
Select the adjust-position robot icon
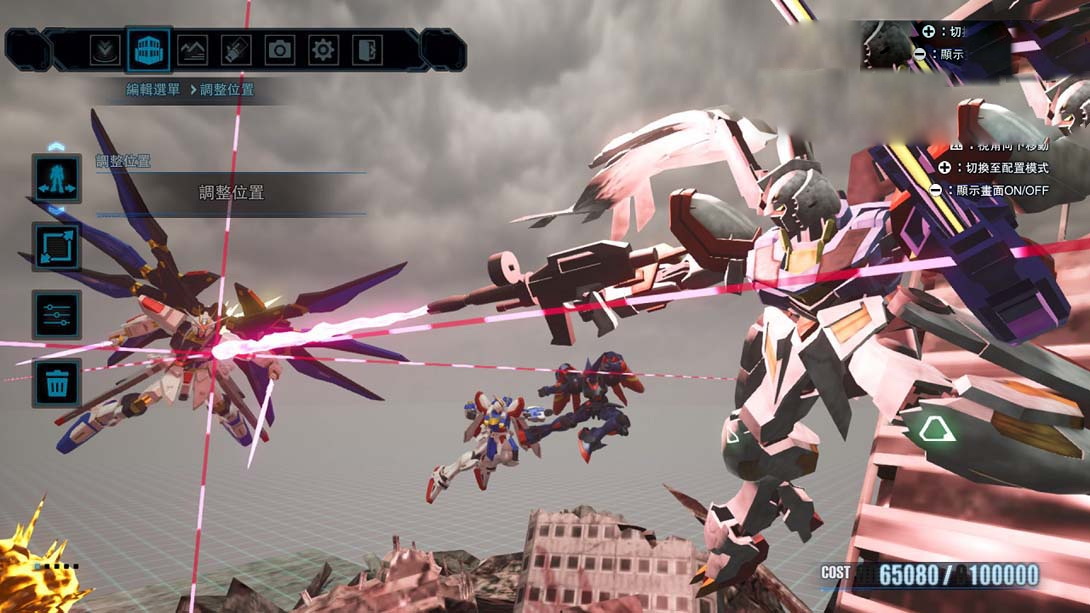(57, 178)
